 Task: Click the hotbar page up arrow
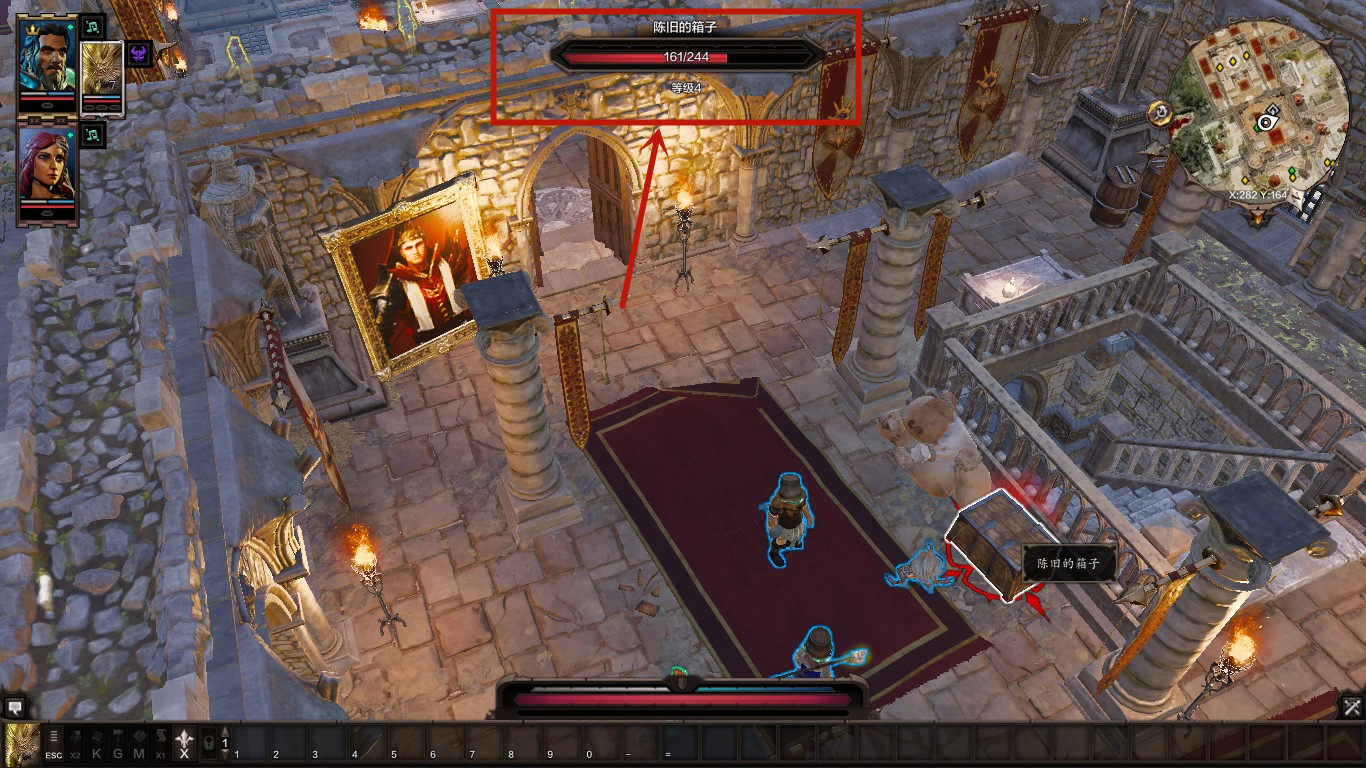pos(225,731)
